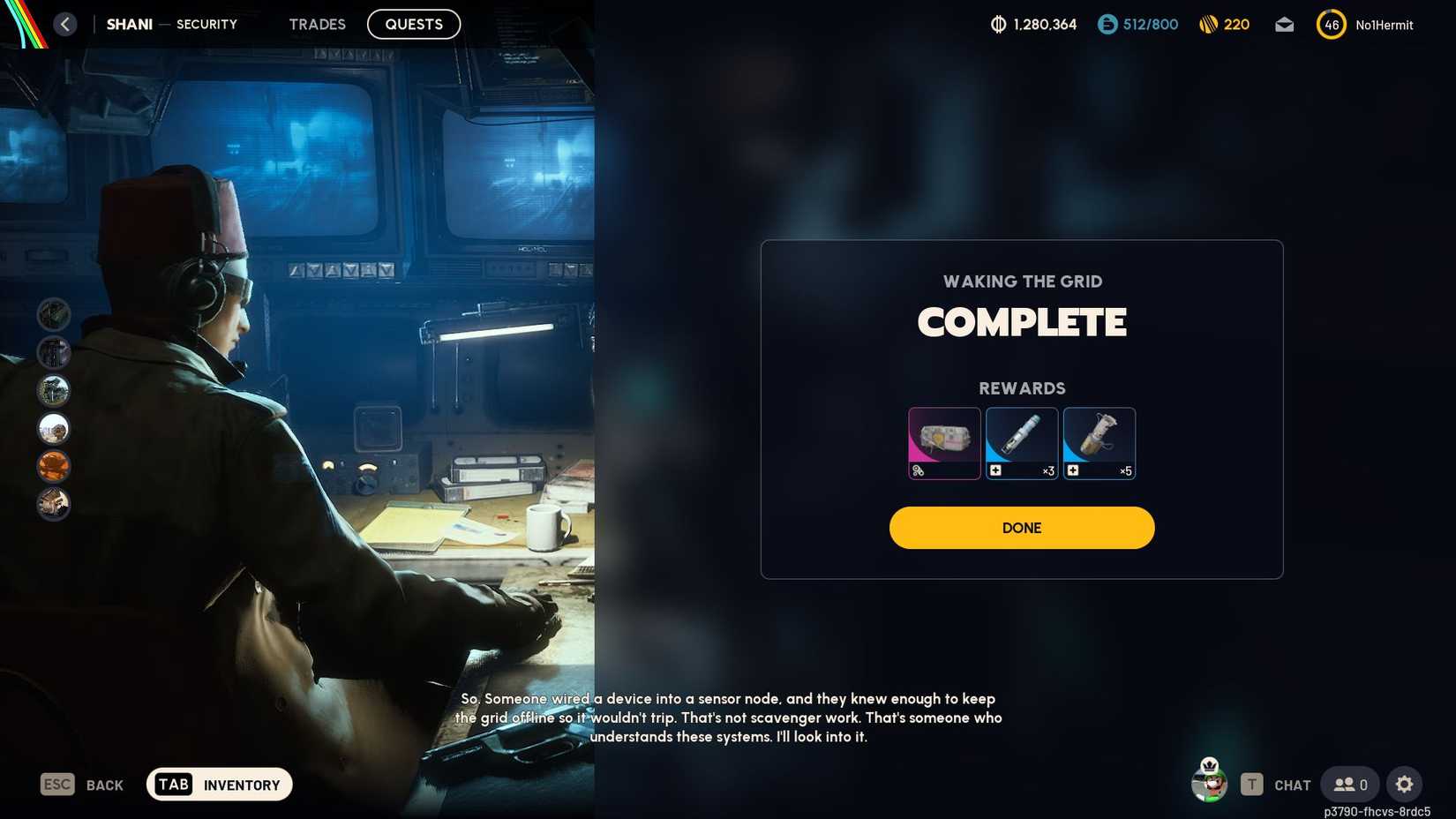Image resolution: width=1456 pixels, height=819 pixels.
Task: Click the x5 canister reward item
Action: pyautogui.click(x=1099, y=443)
